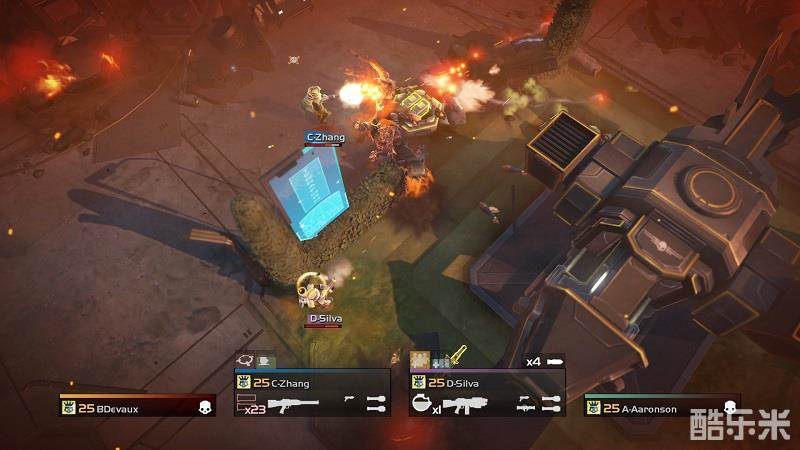Click the sword perk icon above D-Silva
The width and height of the screenshot is (800, 450).
(459, 355)
